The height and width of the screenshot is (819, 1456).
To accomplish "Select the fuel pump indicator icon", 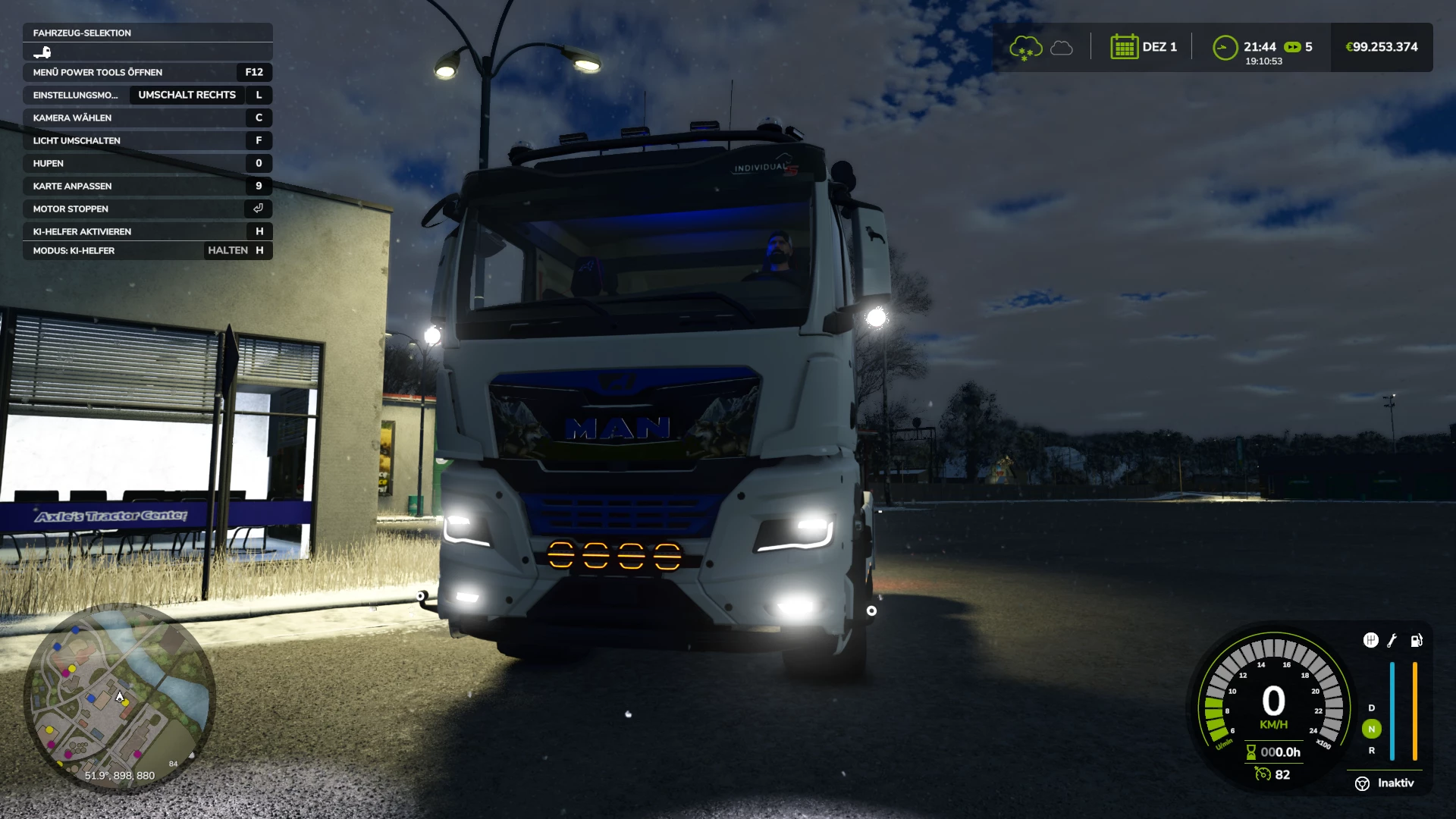I will pos(1416,641).
